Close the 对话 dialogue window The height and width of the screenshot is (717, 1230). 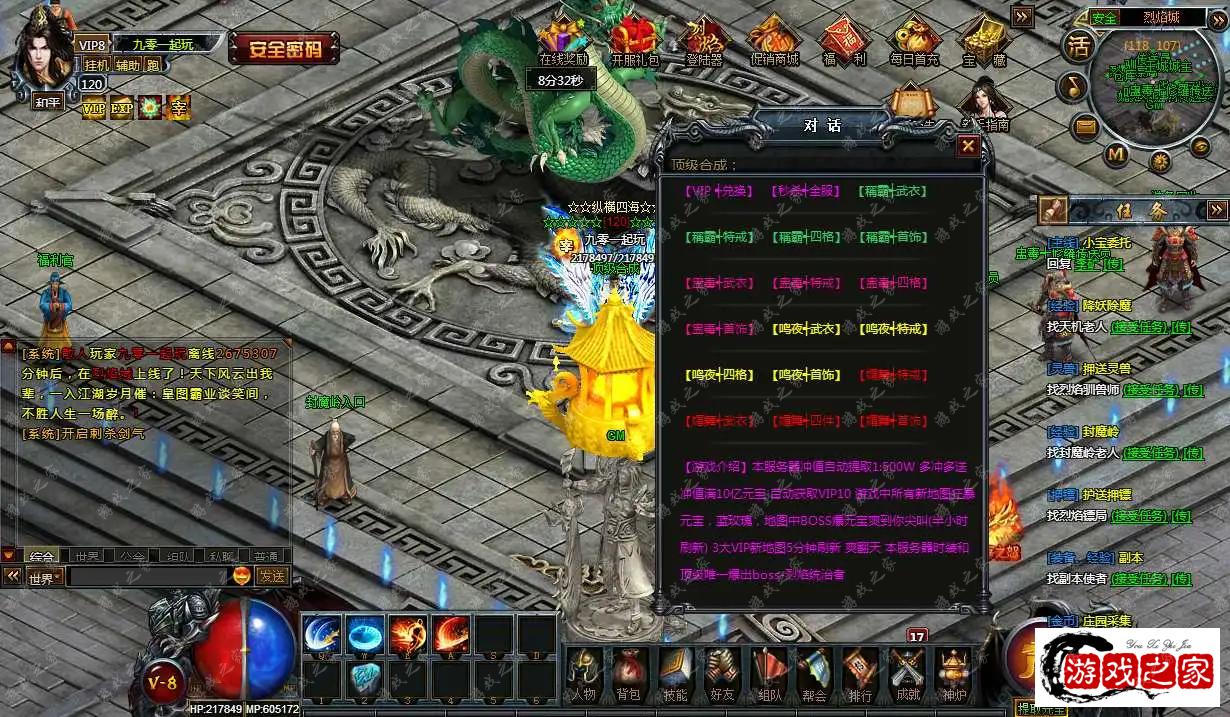pos(967,146)
